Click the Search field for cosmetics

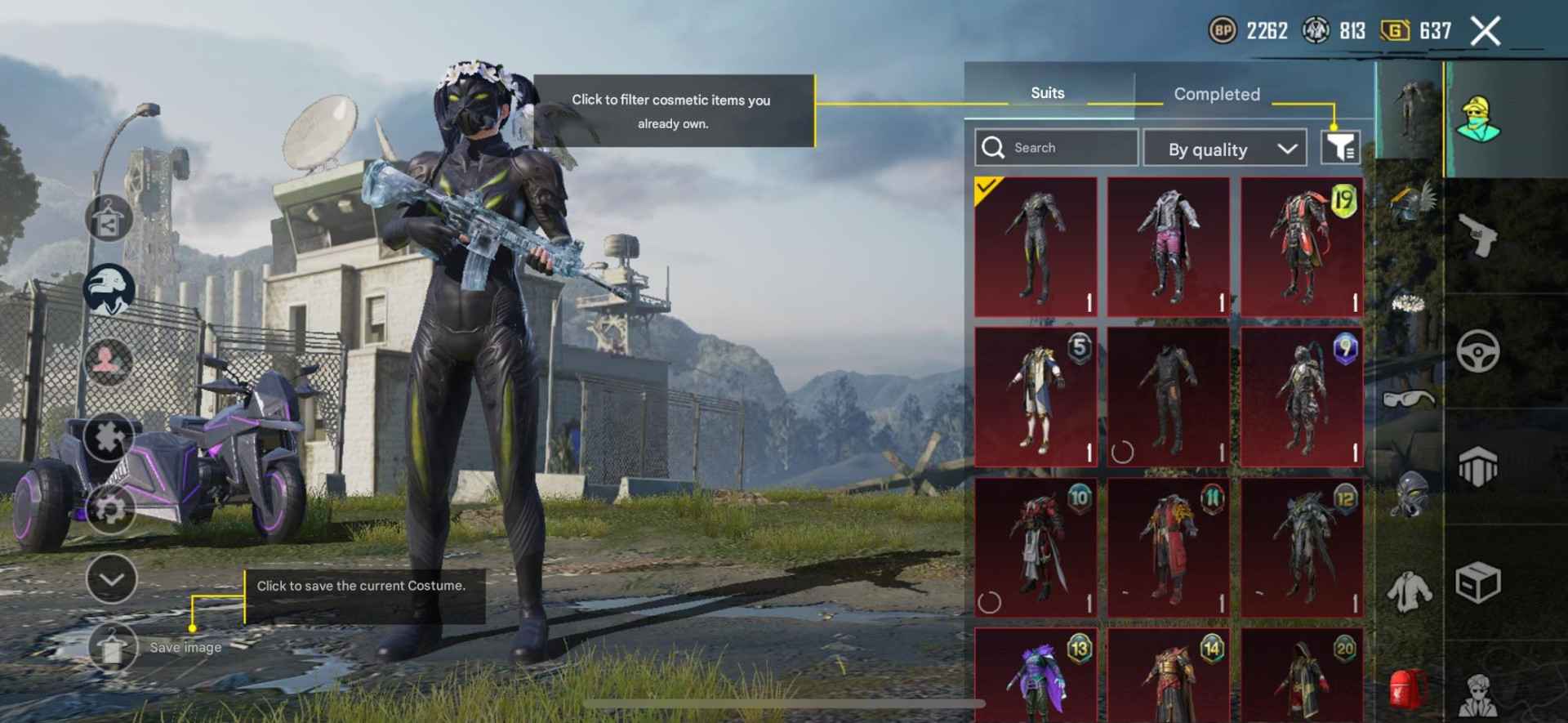click(1056, 148)
